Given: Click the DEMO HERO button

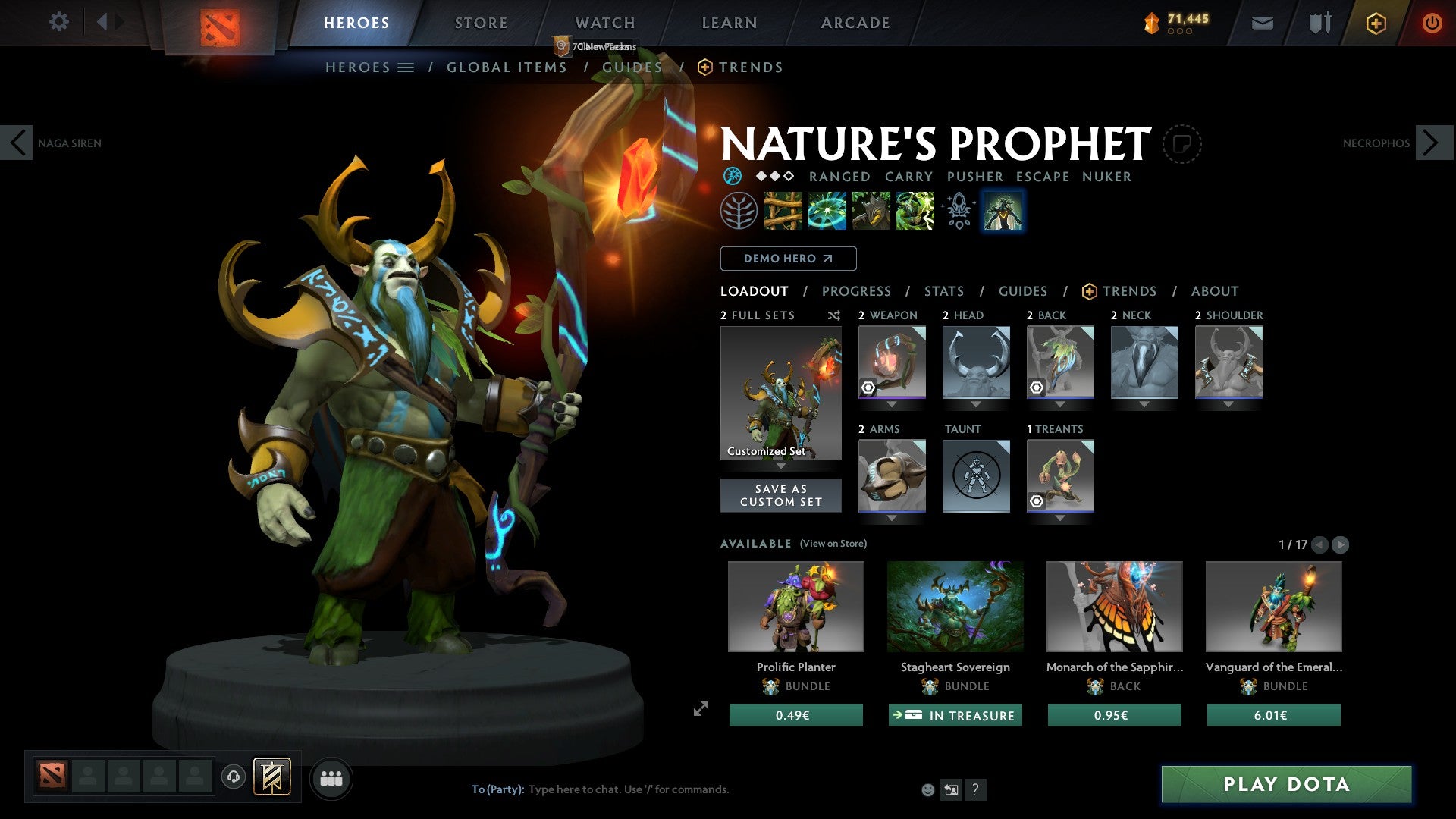Looking at the screenshot, I should (x=787, y=258).
